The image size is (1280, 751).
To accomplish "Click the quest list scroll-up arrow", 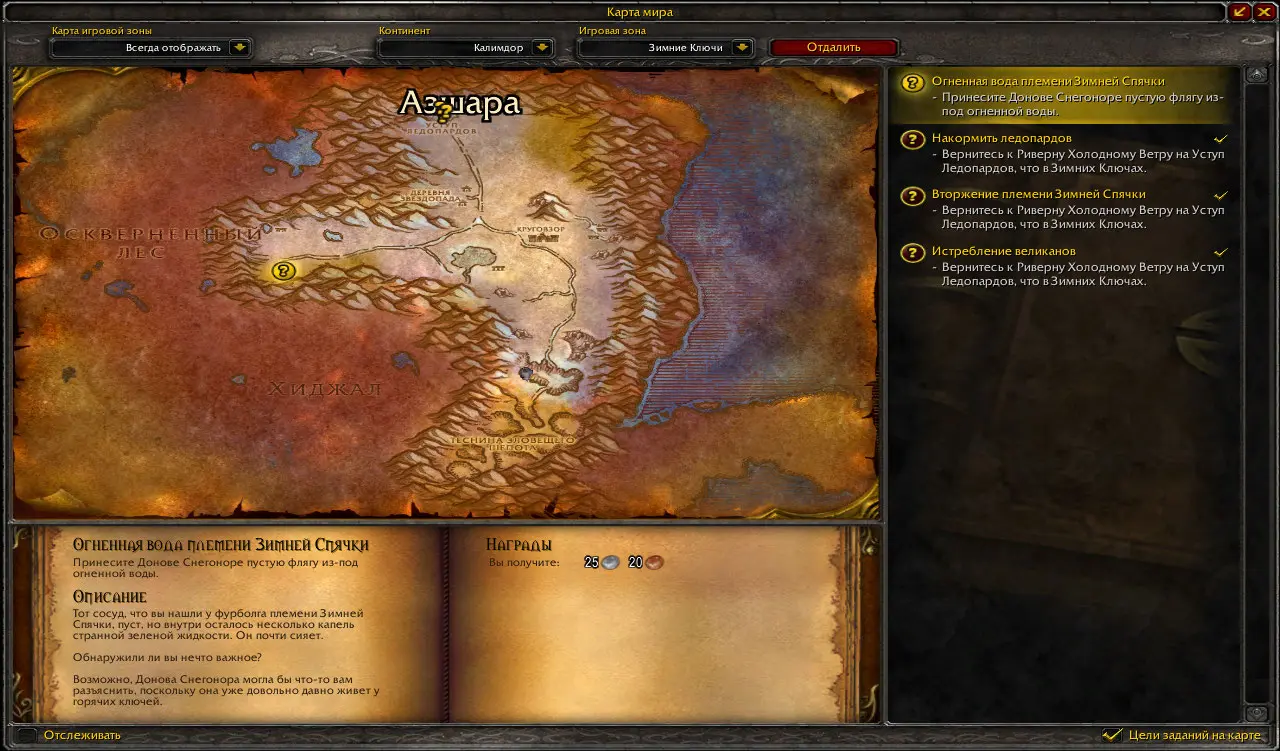I will 1256,76.
